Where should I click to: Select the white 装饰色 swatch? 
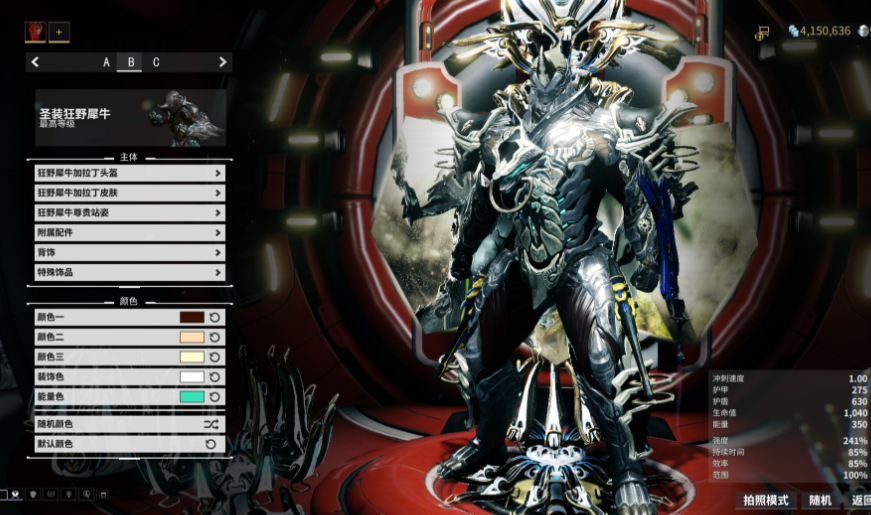pyautogui.click(x=191, y=377)
